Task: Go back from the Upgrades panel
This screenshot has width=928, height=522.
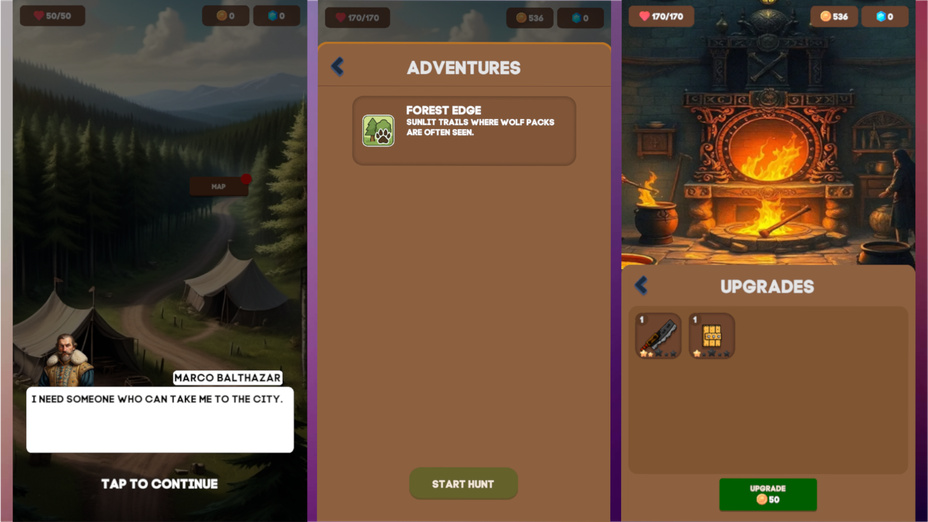Action: click(642, 286)
